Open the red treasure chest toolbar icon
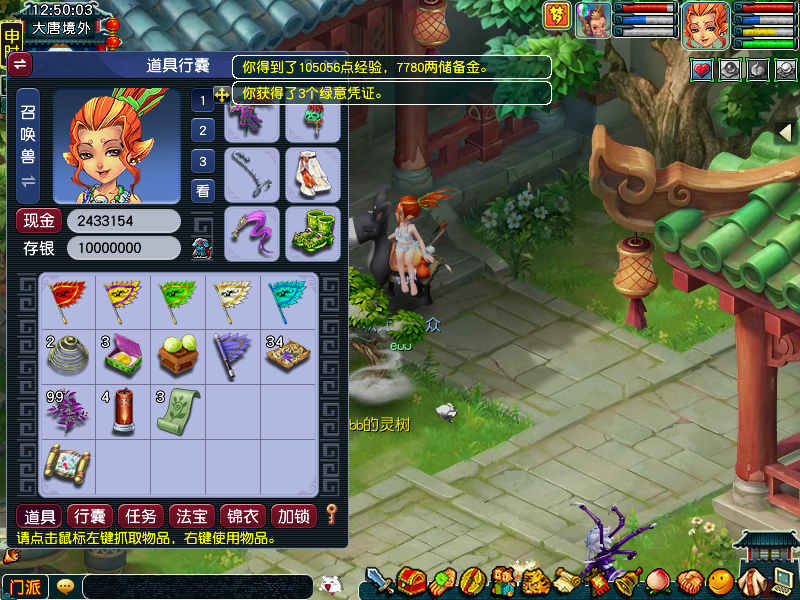This screenshot has width=800, height=600. click(411, 580)
